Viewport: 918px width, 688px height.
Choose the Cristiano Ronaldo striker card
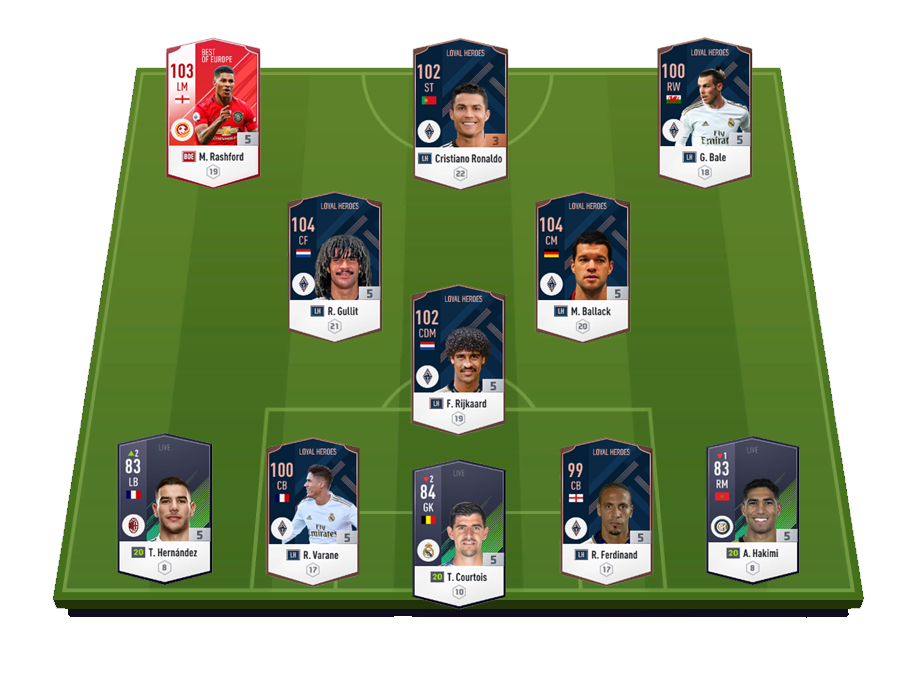[x=459, y=108]
